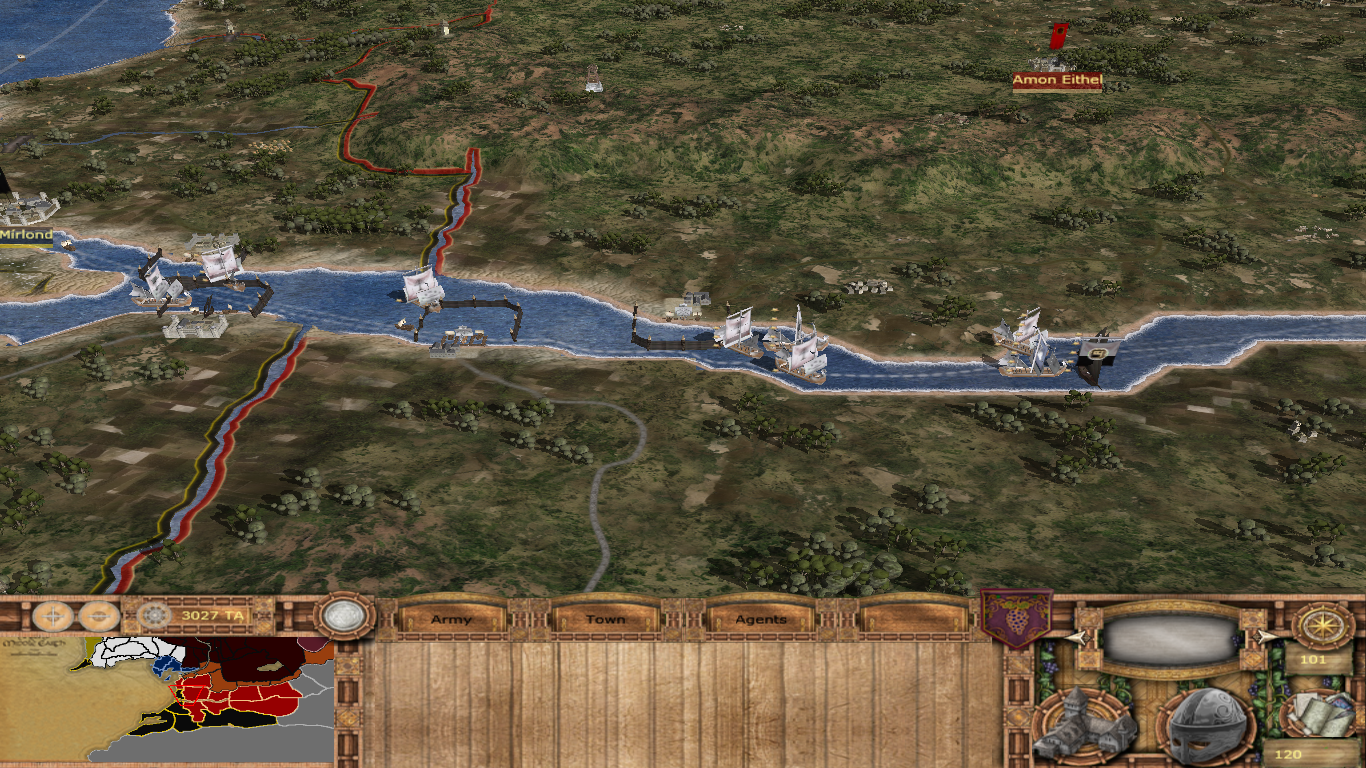Screen dimensions: 1366x768
Task: Switch to the Army tab
Action: 451,619
